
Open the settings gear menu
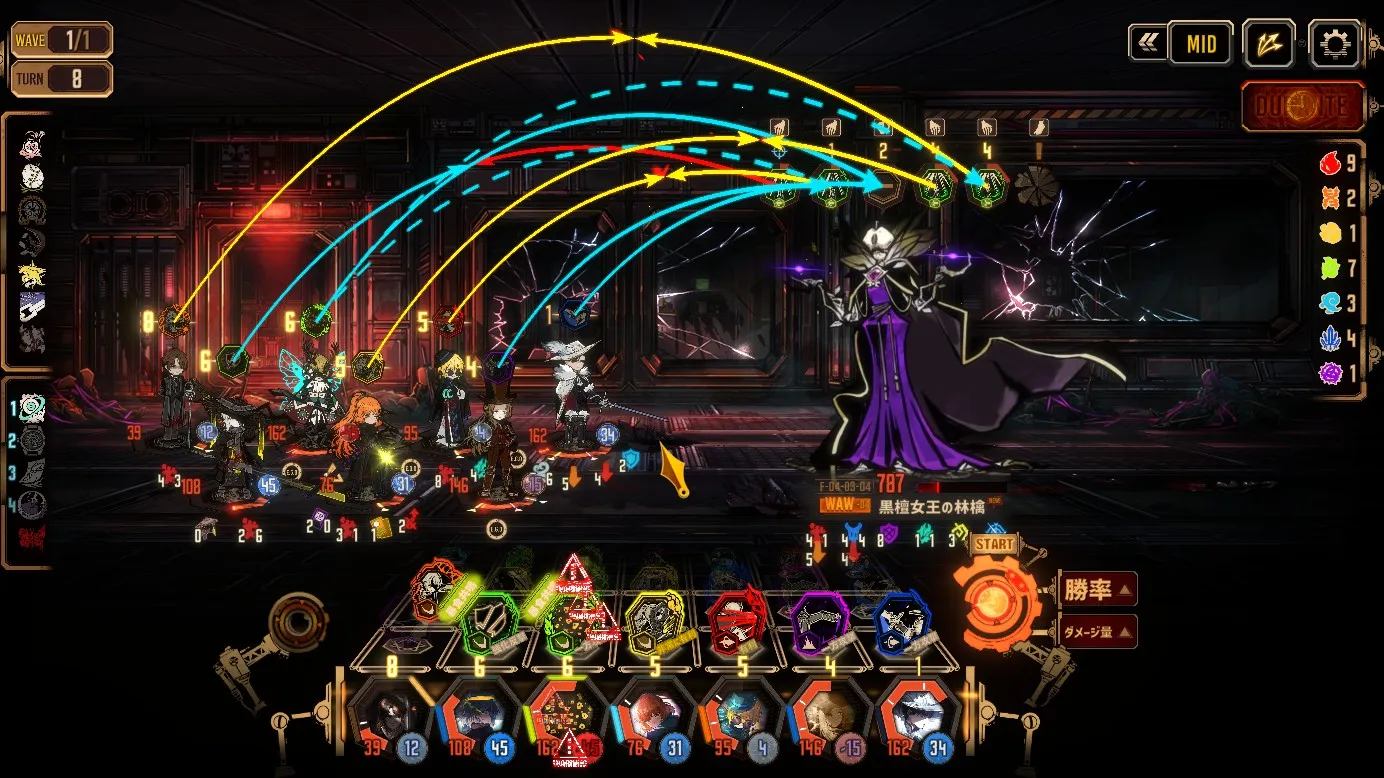[1334, 44]
